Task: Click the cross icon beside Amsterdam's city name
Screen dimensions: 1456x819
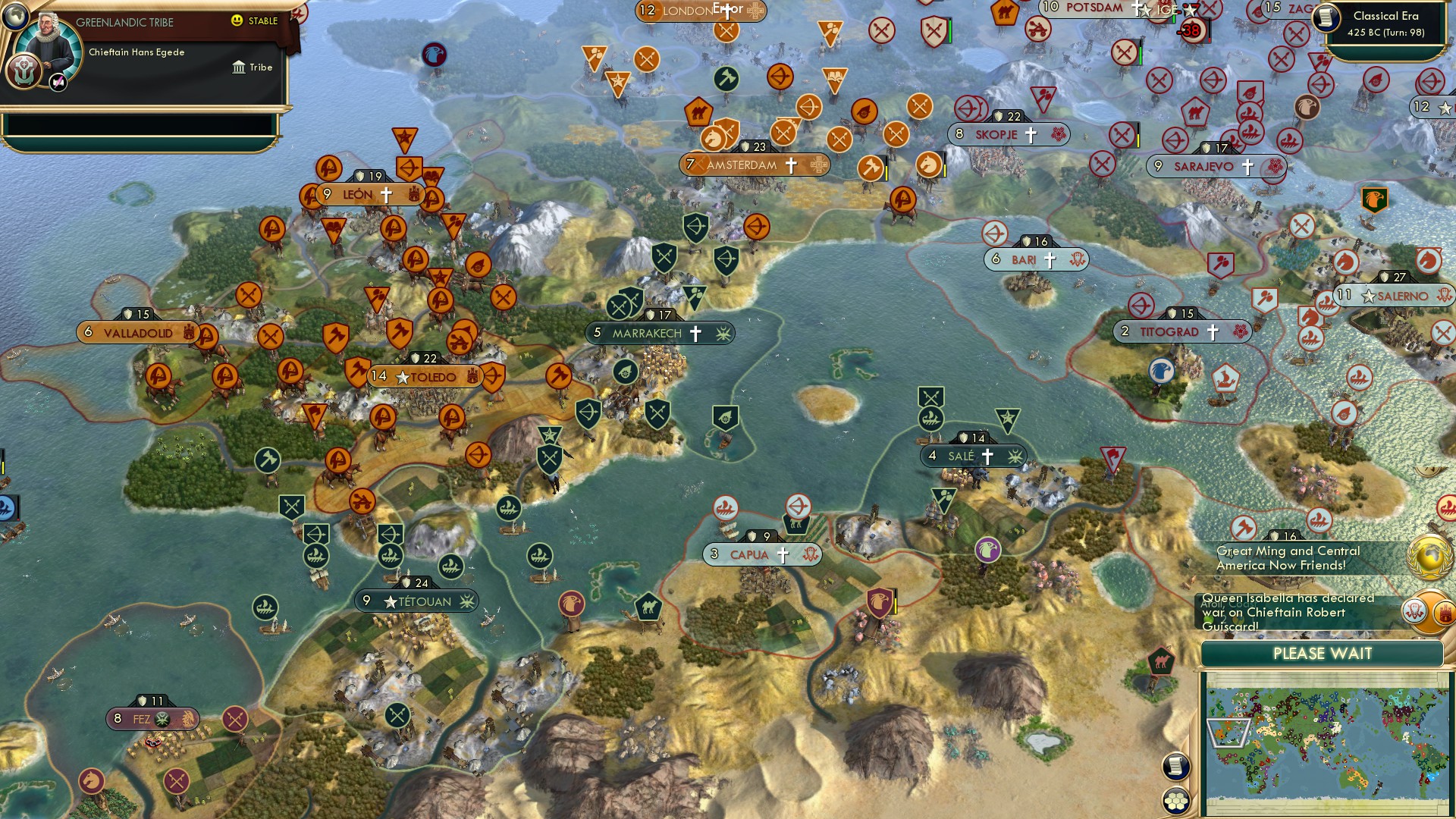Action: pyautogui.click(x=789, y=164)
